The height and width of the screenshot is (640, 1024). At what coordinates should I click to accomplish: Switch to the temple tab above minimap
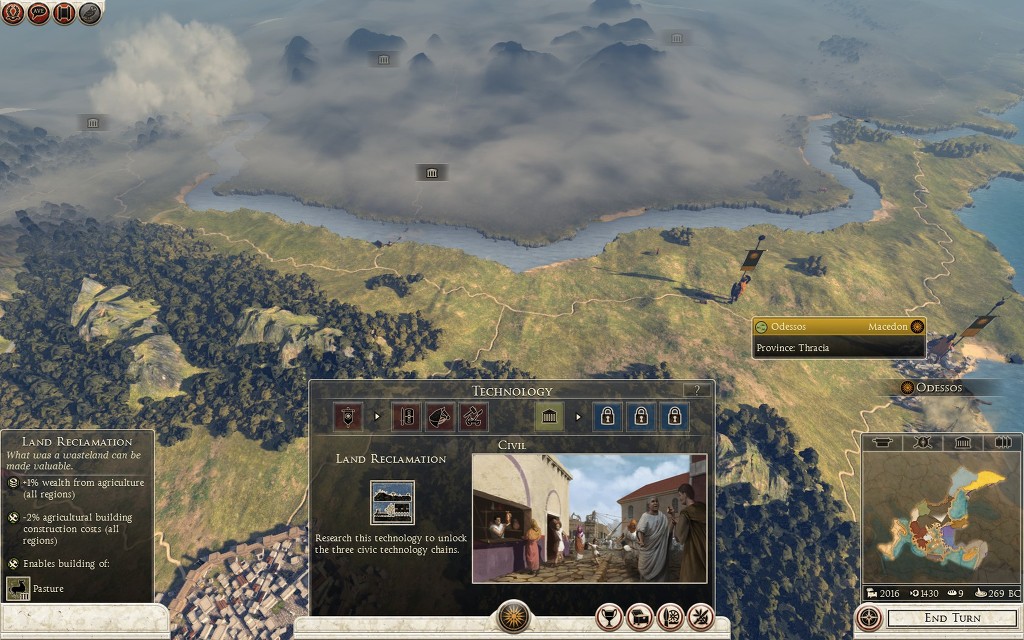tap(962, 442)
